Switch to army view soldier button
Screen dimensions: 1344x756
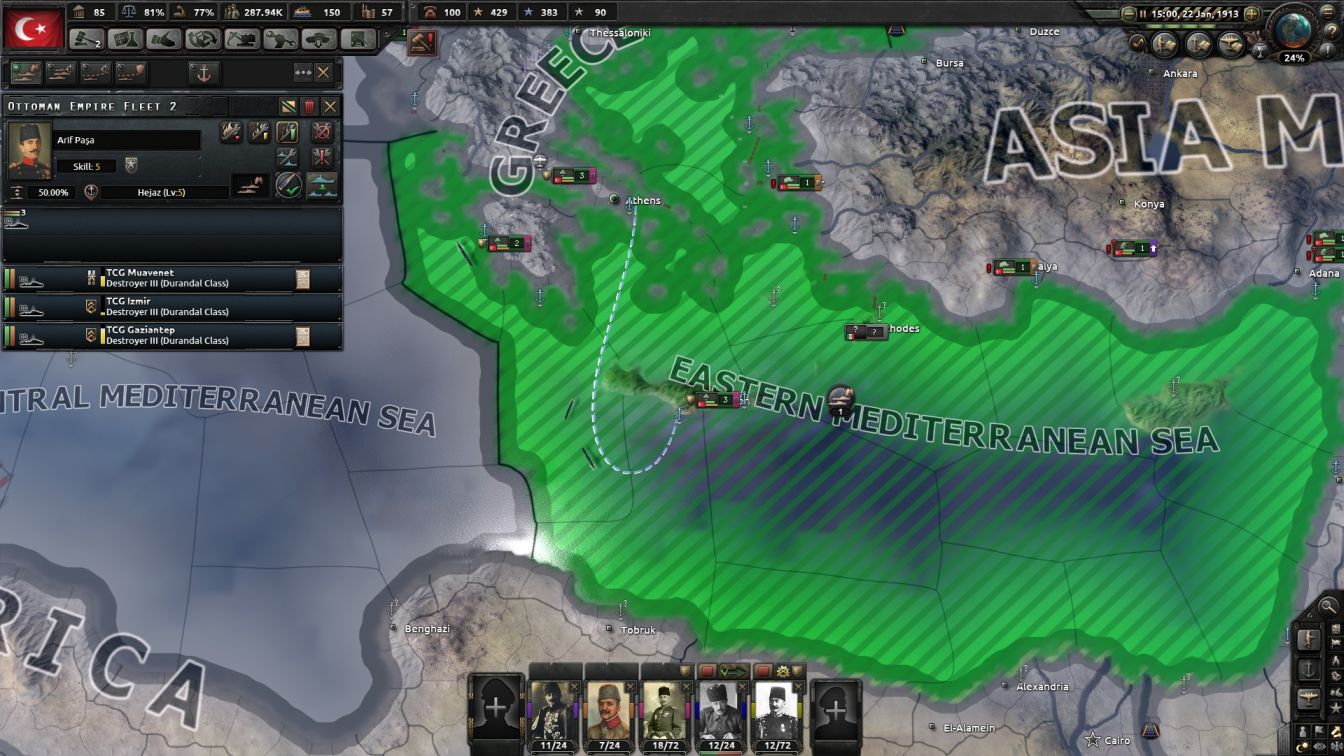point(1309,639)
